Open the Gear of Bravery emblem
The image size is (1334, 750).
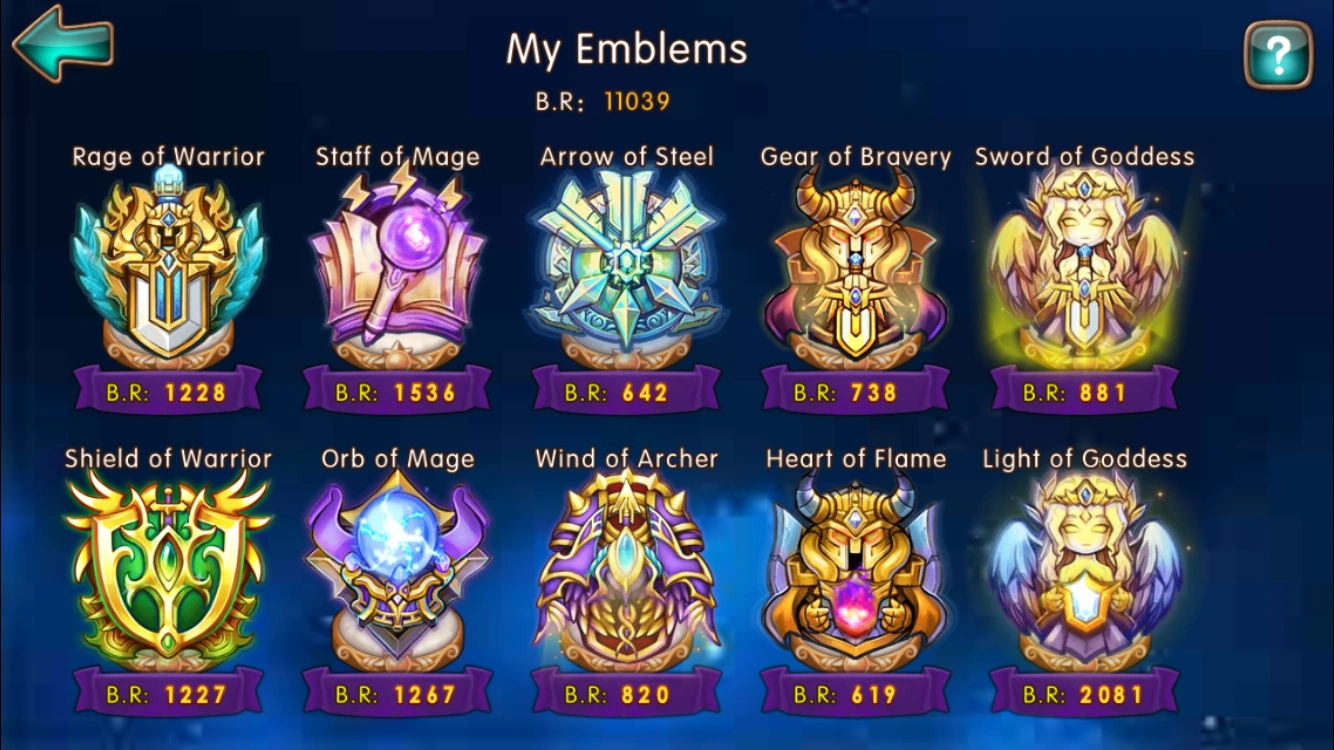point(855,270)
